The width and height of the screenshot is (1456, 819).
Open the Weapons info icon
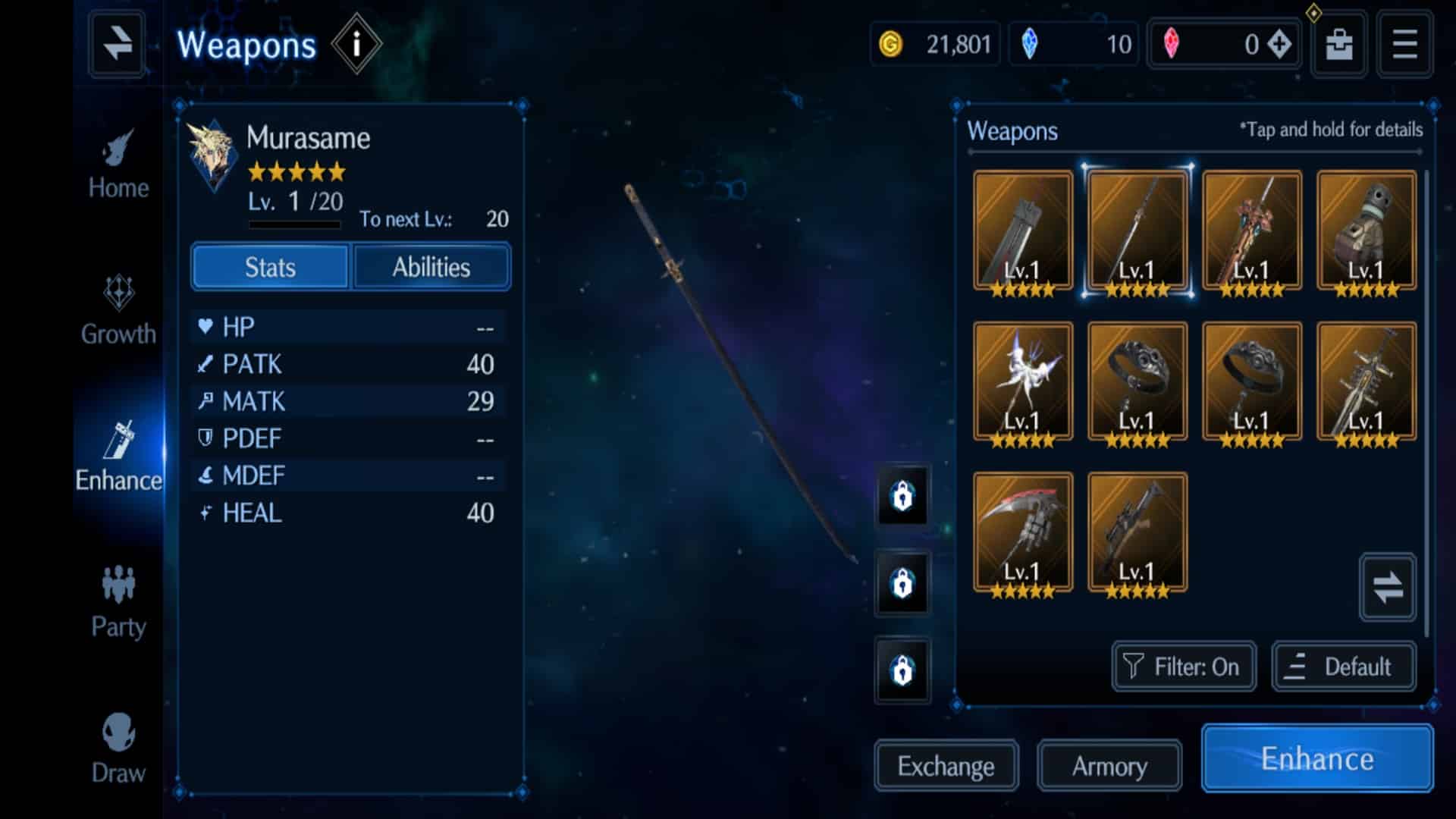click(356, 45)
